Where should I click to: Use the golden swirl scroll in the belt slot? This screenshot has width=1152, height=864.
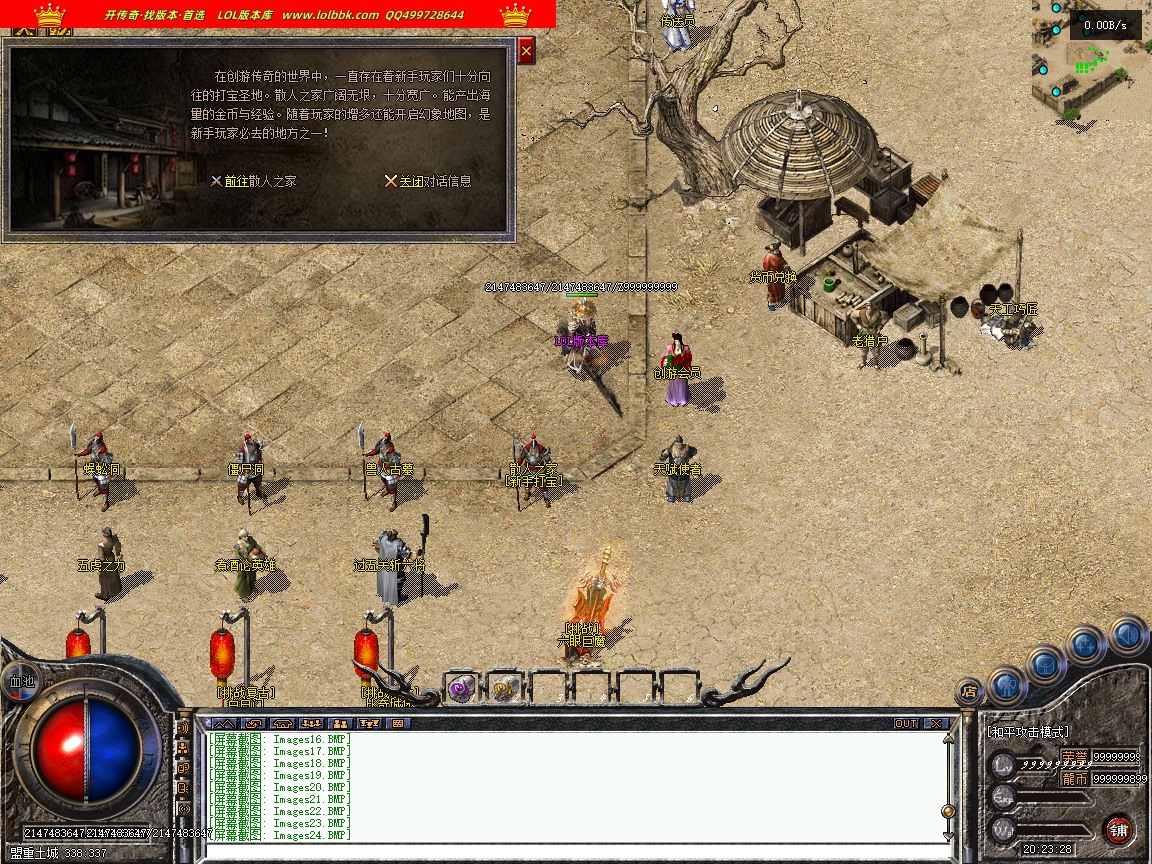click(504, 688)
